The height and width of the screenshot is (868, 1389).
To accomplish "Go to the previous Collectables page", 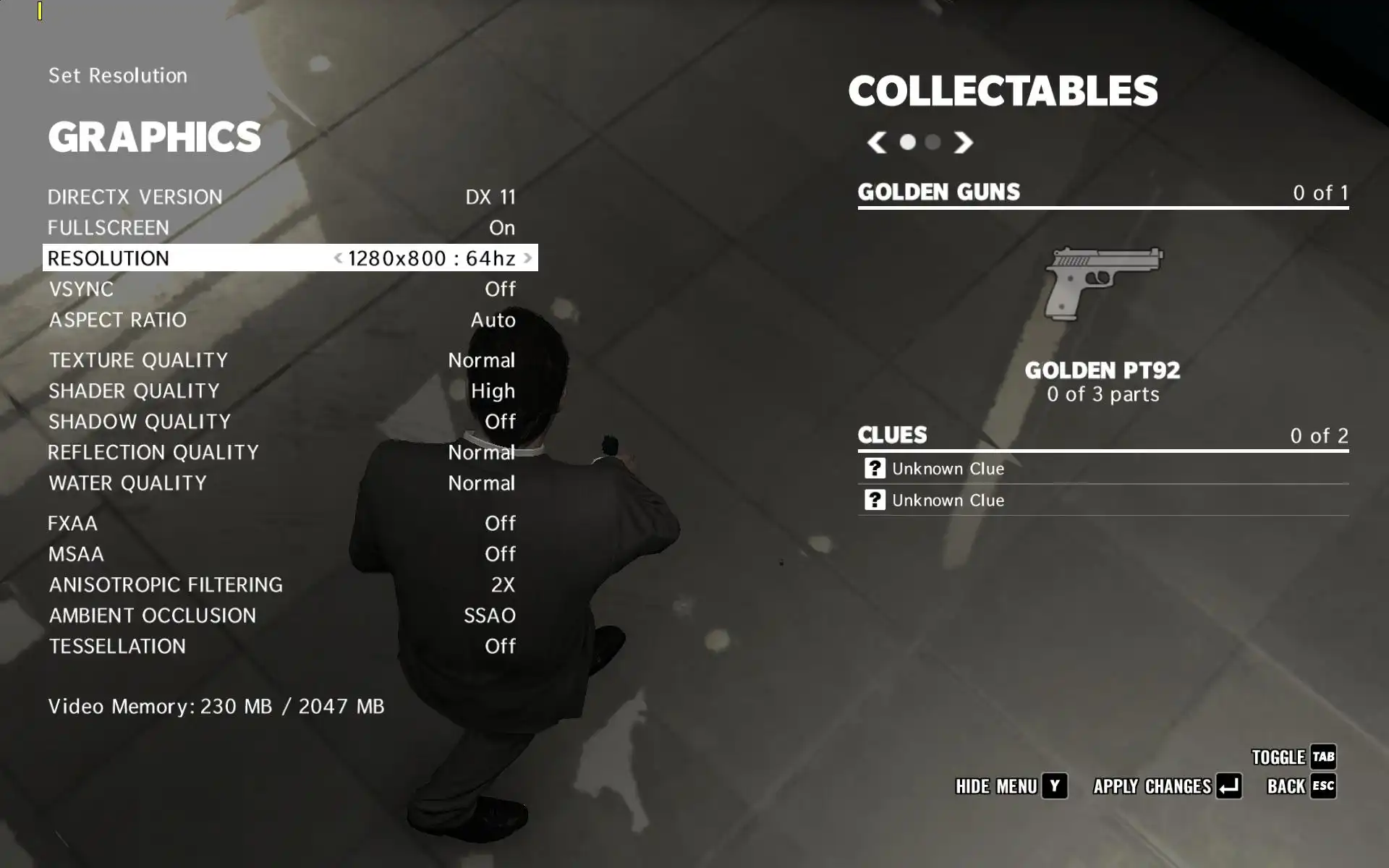I will click(877, 142).
